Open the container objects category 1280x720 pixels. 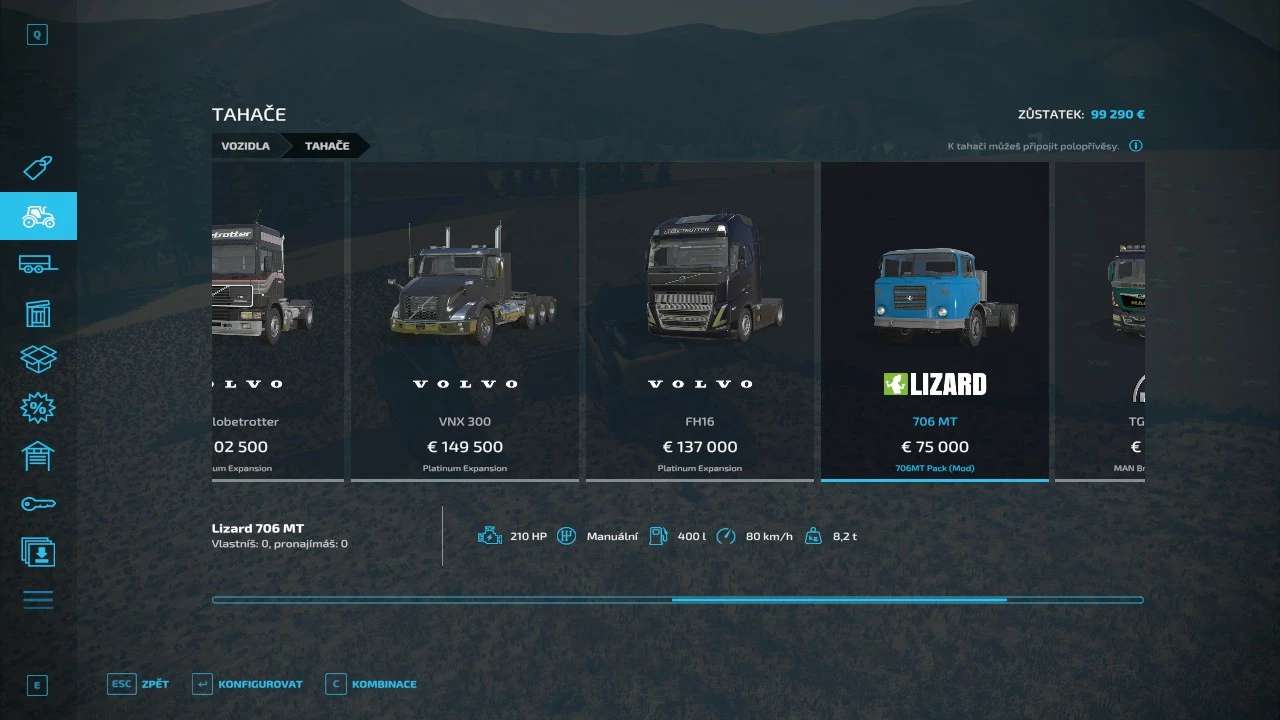point(38,312)
